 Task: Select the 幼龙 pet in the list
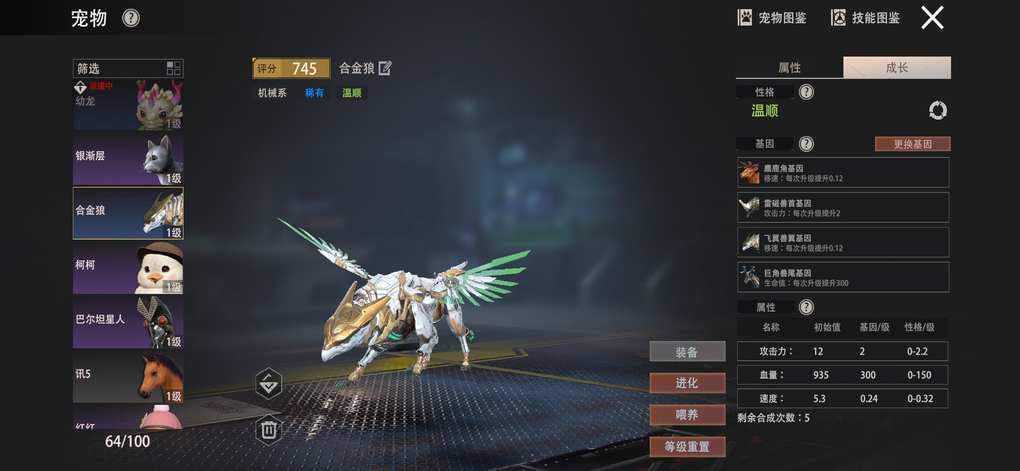[x=128, y=106]
